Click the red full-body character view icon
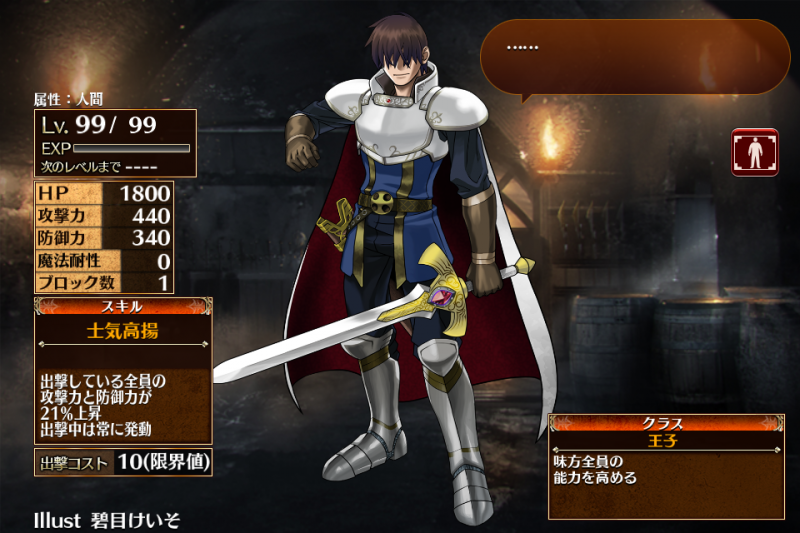The image size is (800, 533). [x=754, y=152]
